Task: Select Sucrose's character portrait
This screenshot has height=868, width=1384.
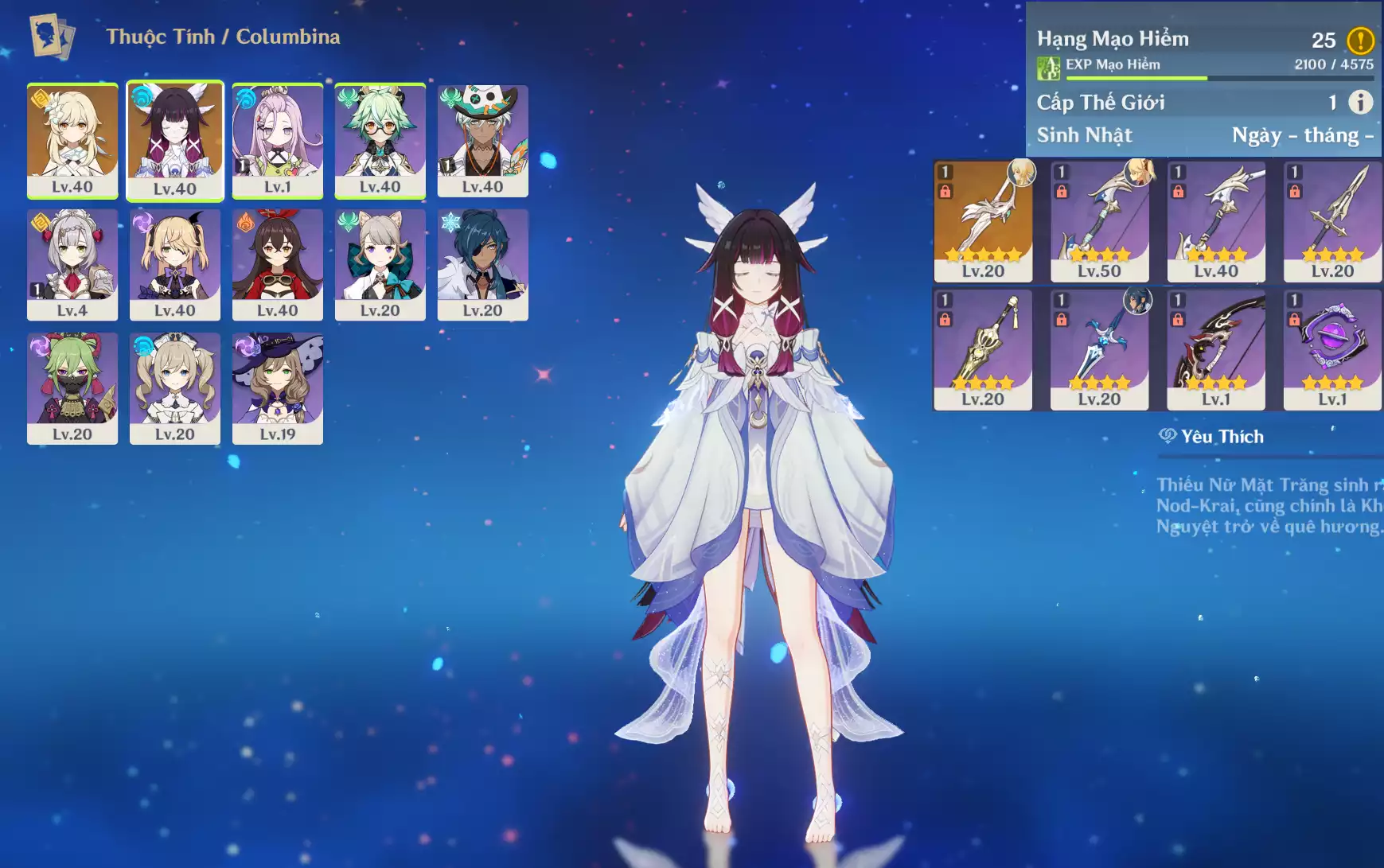Action: point(380,140)
